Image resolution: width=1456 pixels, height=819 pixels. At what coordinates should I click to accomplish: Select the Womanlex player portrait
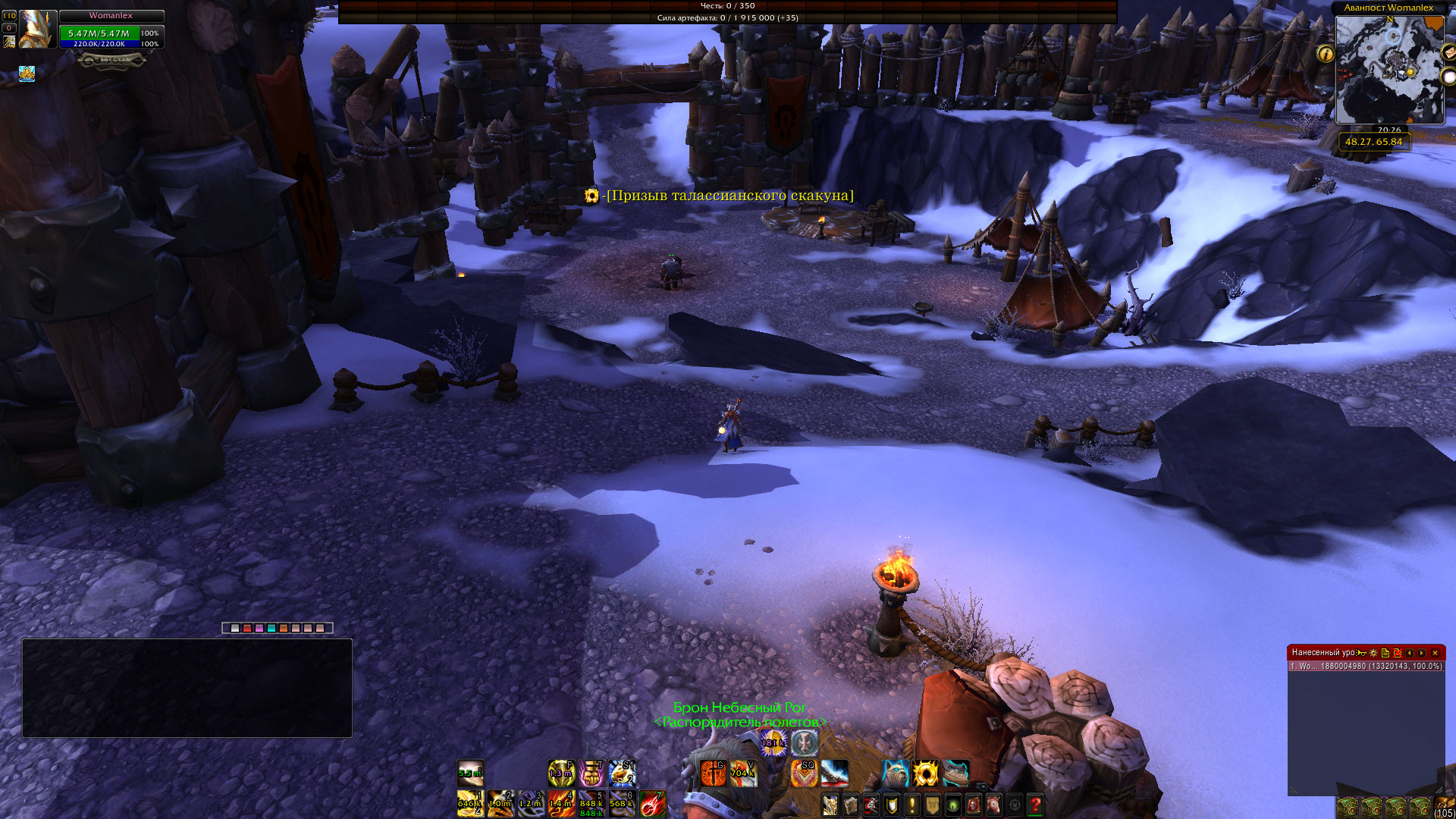(36, 30)
